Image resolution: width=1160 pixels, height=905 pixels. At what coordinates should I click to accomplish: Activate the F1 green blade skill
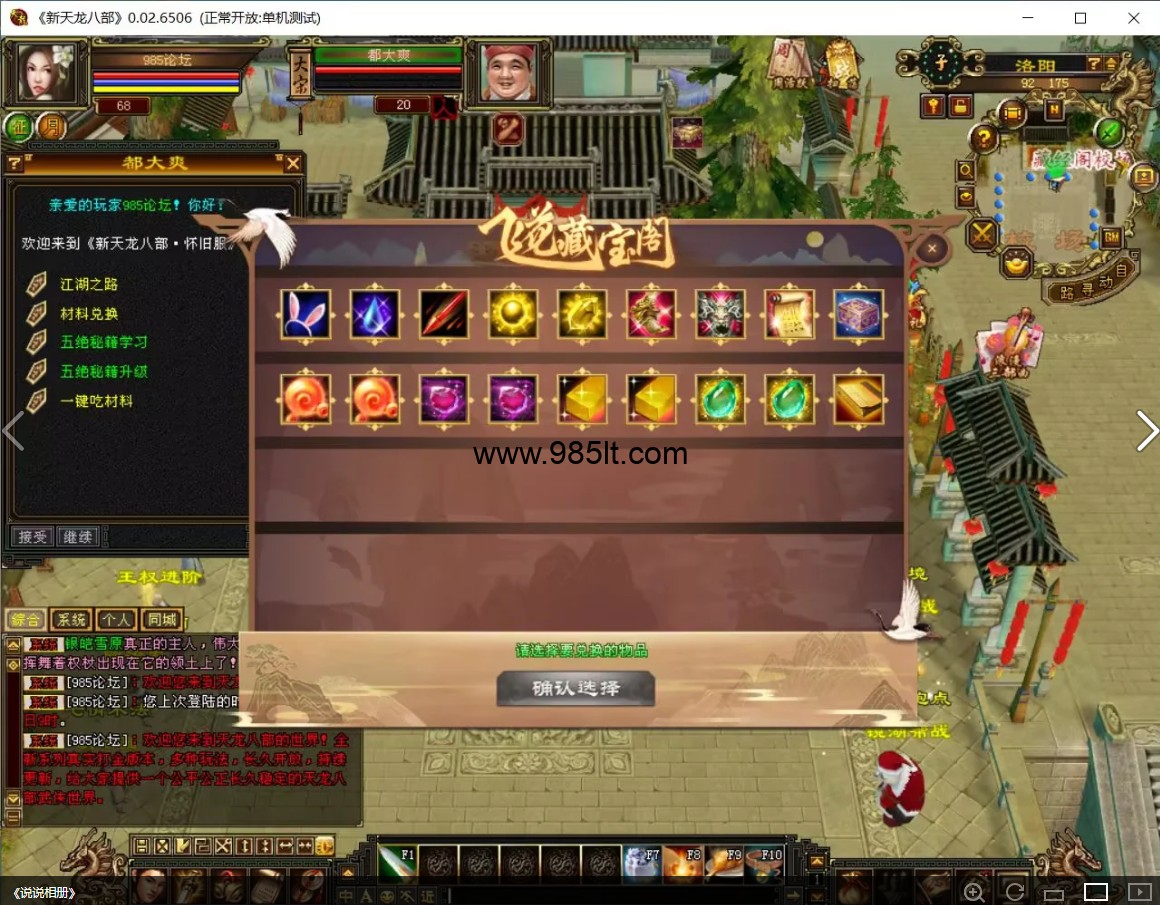click(397, 862)
